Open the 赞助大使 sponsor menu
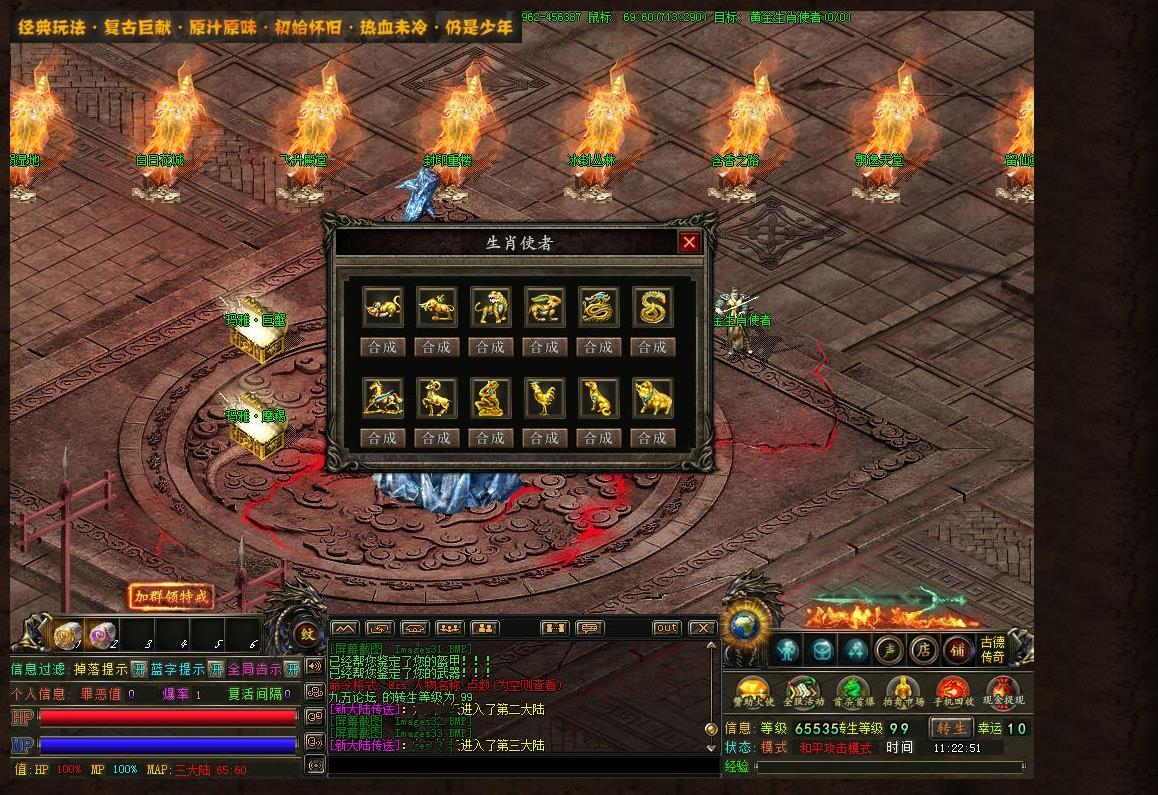1158x795 pixels. 752,691
